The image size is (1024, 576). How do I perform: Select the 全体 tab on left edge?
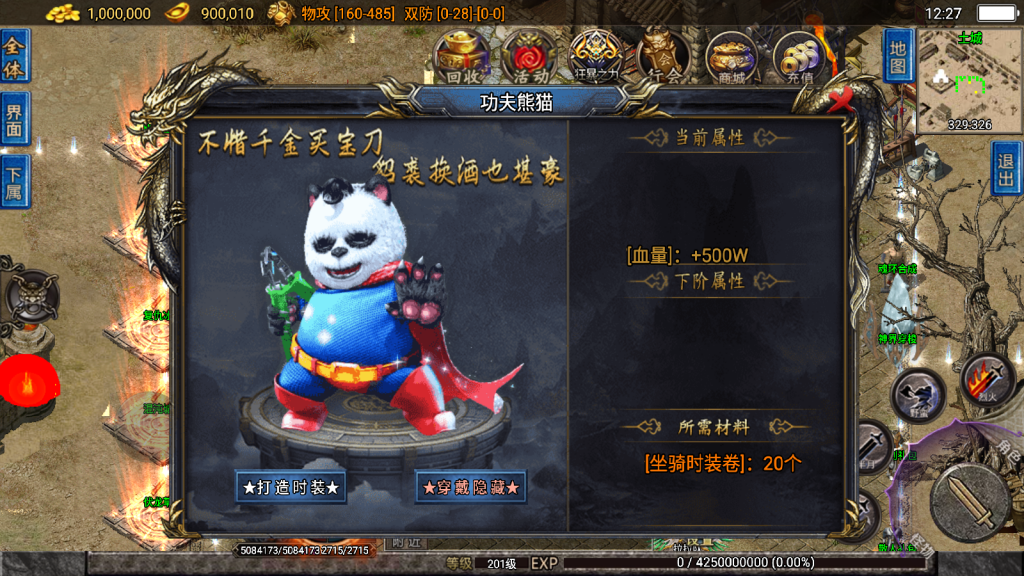click(15, 56)
